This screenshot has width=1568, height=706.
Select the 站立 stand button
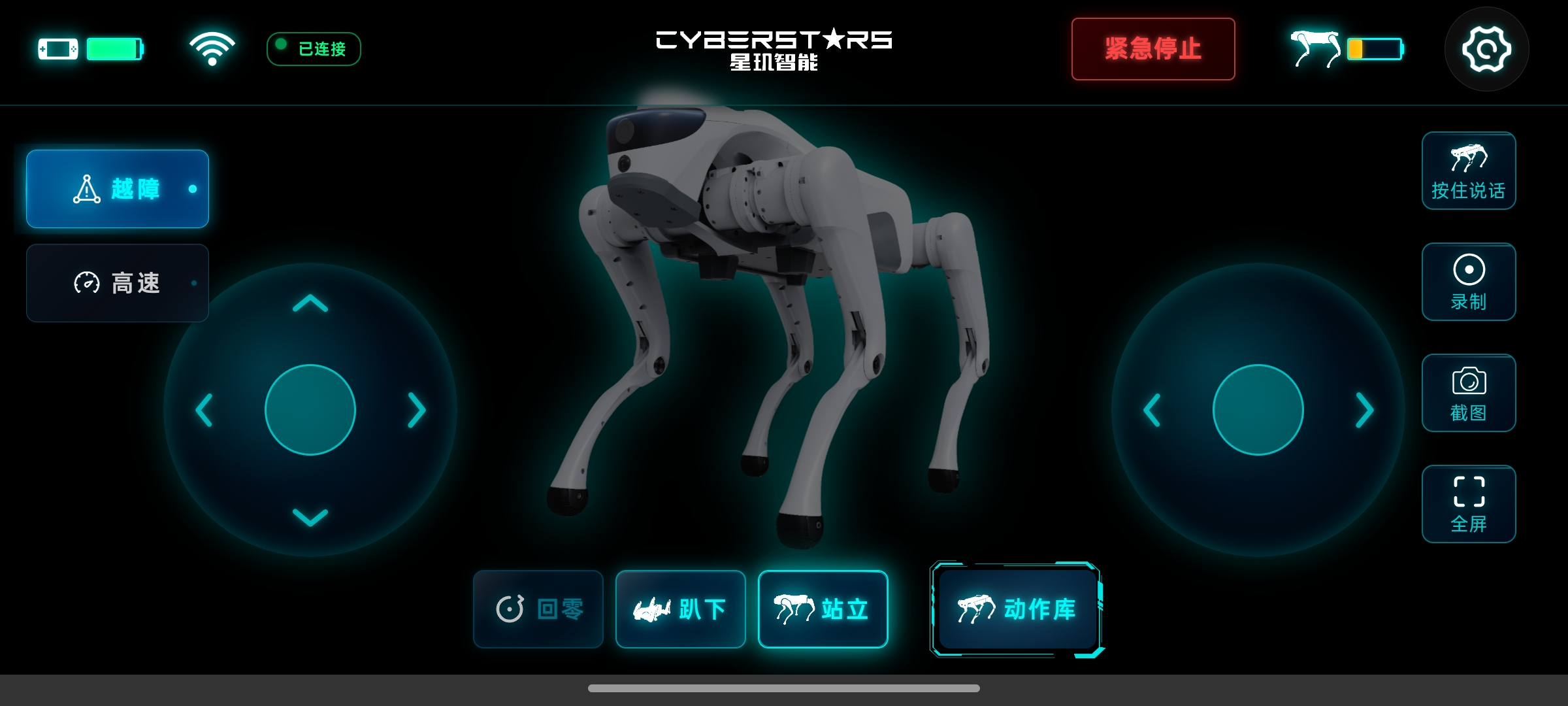pos(823,609)
